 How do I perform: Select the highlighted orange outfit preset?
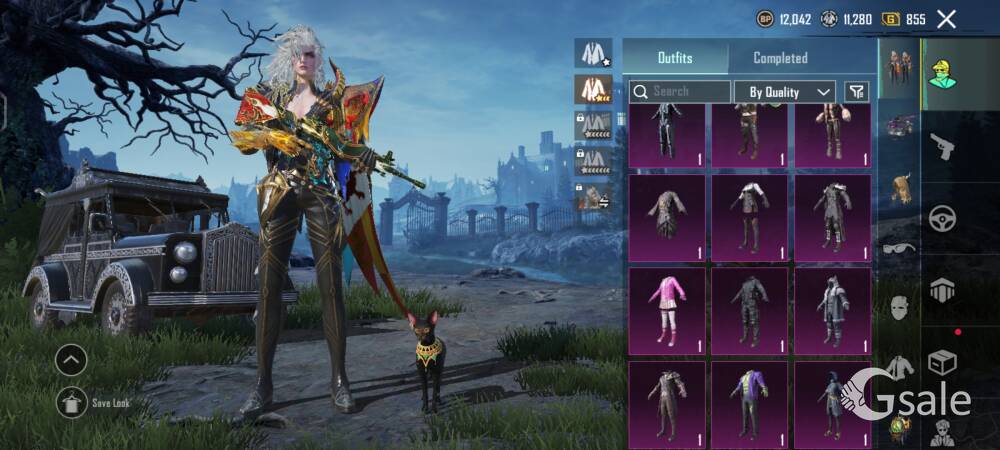click(593, 89)
